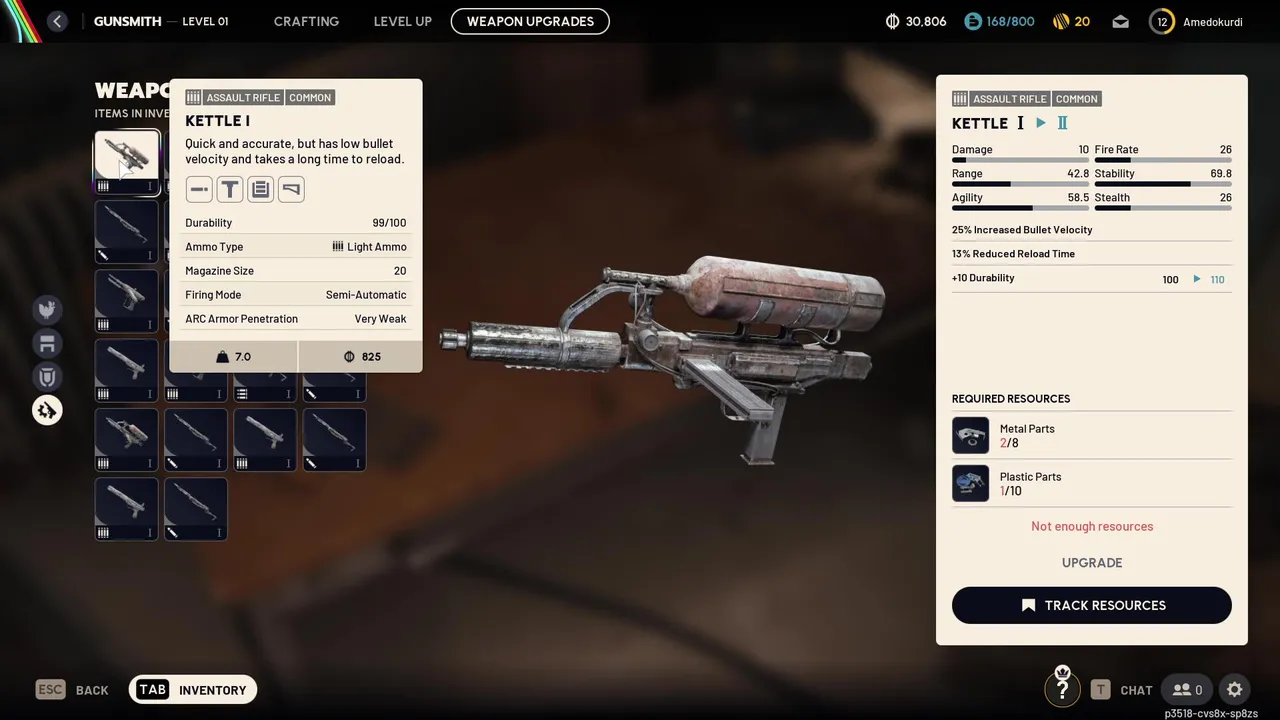Viewport: 1280px width, 720px height.
Task: Open the Chat box
Action: [x=1122, y=690]
